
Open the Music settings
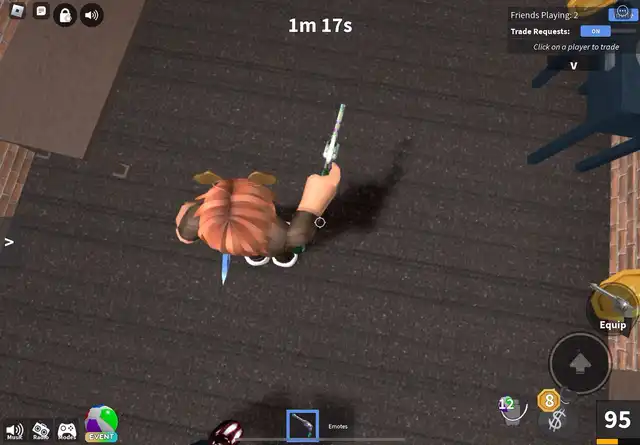pyautogui.click(x=14, y=430)
